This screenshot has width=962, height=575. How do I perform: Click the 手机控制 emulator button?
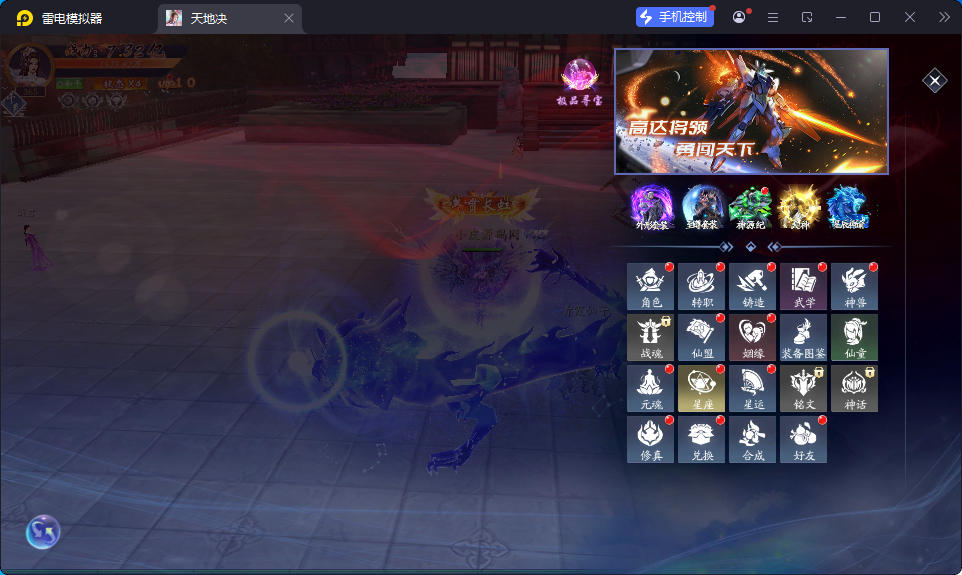click(x=675, y=17)
